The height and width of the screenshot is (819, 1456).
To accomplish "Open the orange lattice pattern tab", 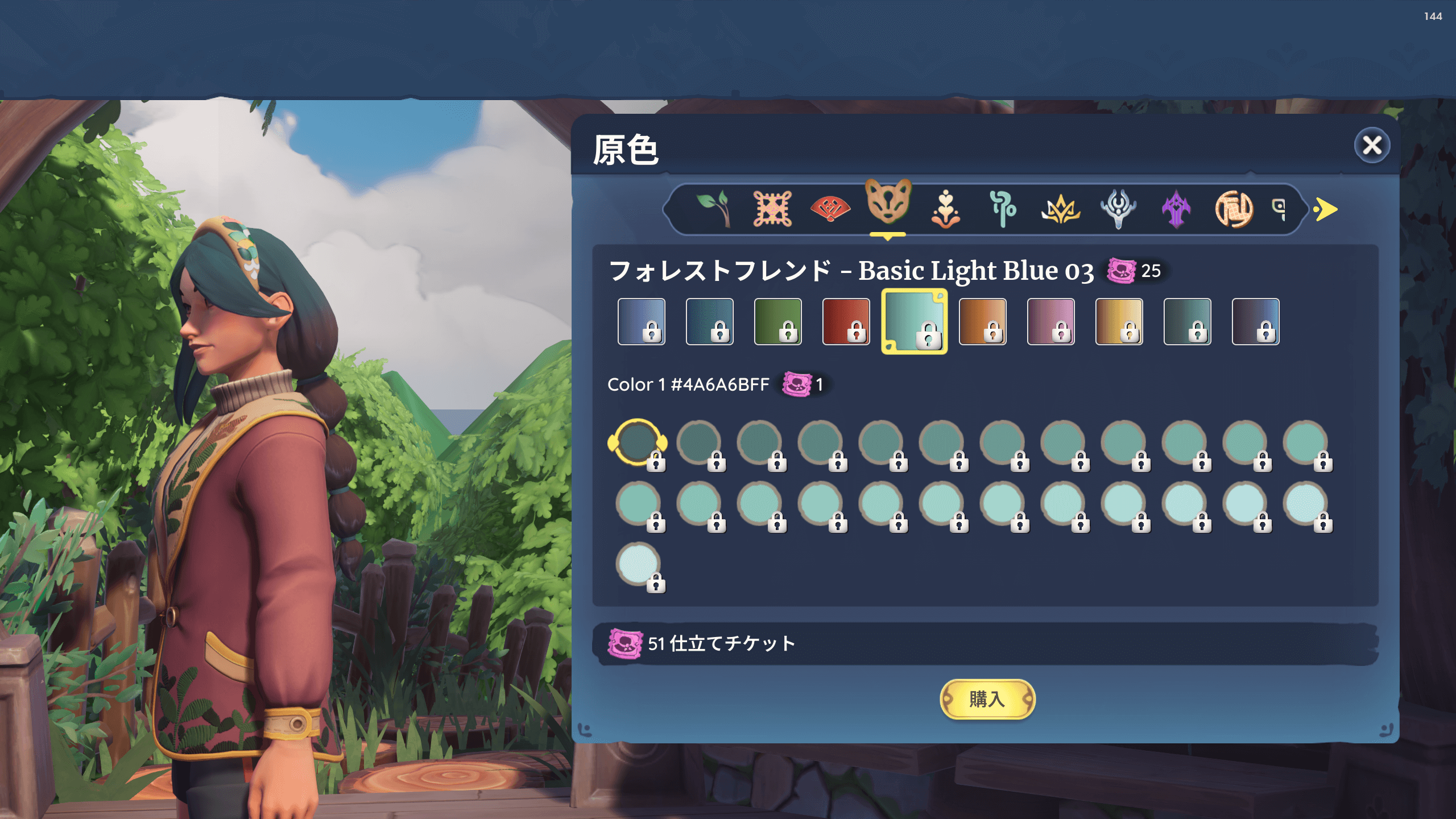I will coord(772,209).
